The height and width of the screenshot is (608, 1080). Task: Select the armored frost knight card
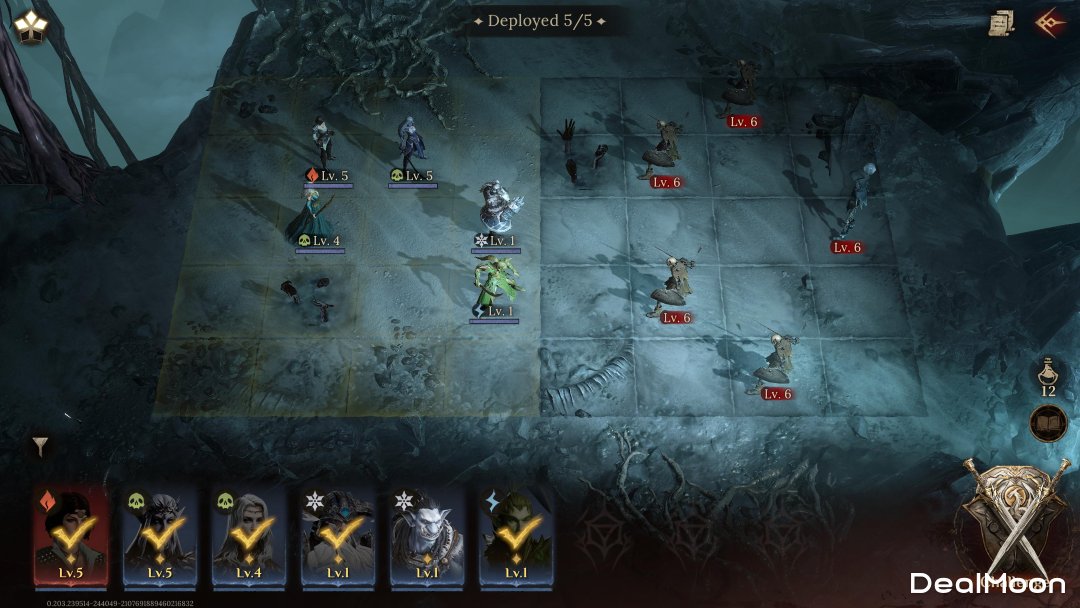pyautogui.click(x=337, y=537)
